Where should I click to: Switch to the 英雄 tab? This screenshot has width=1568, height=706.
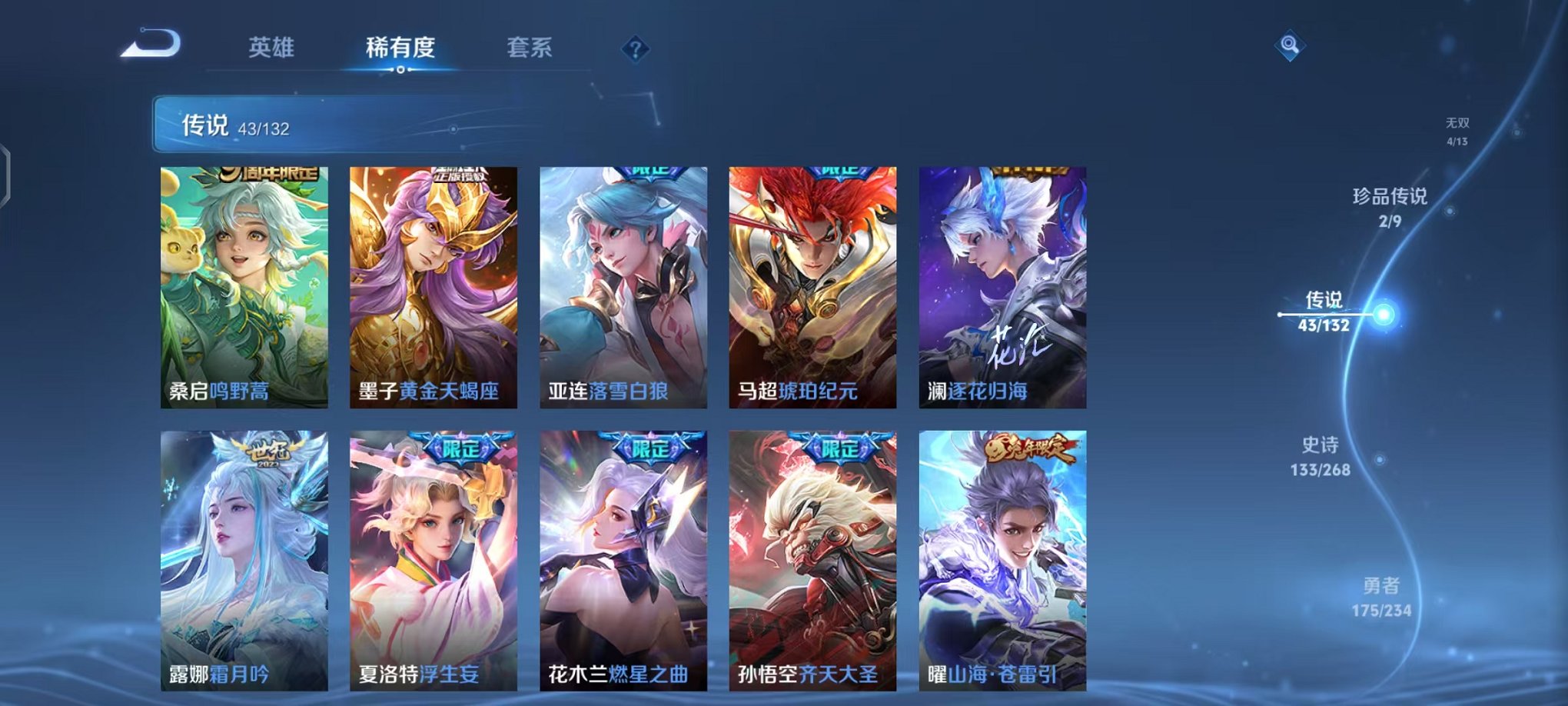pyautogui.click(x=272, y=46)
